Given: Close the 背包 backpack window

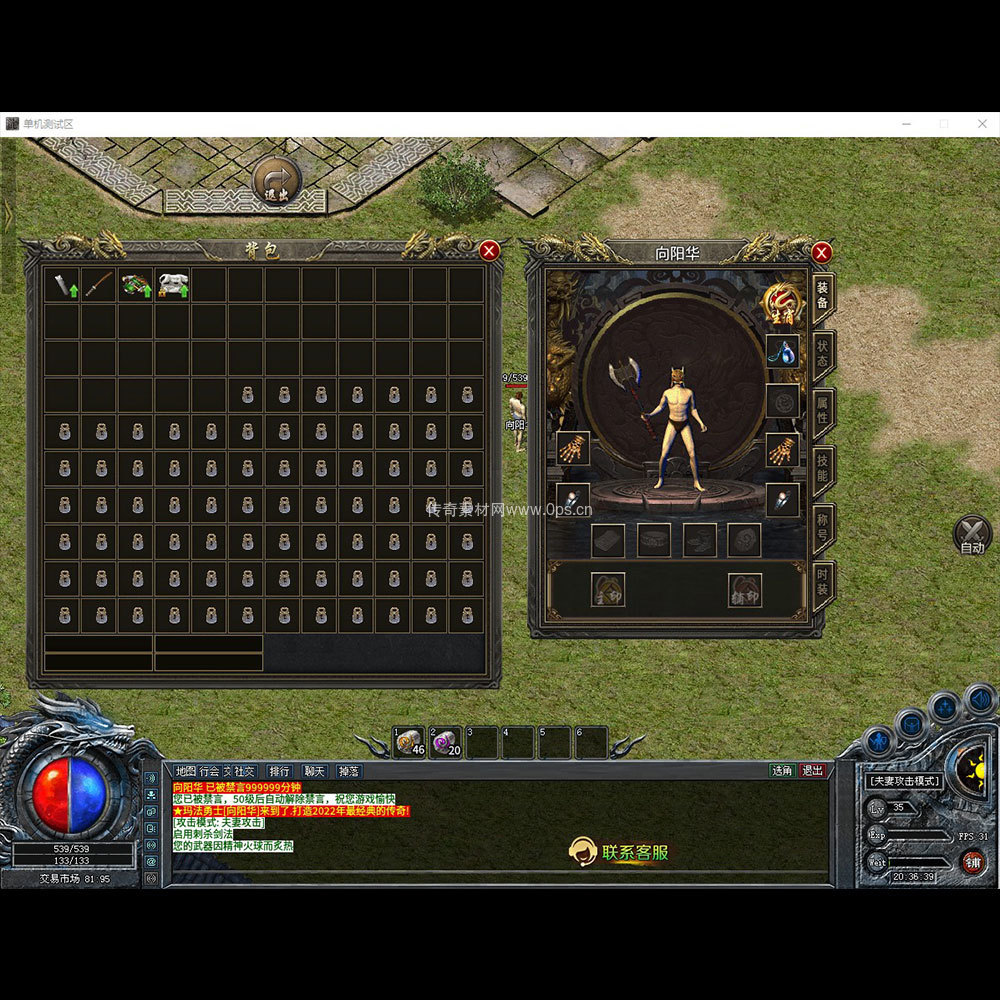Looking at the screenshot, I should 489,250.
